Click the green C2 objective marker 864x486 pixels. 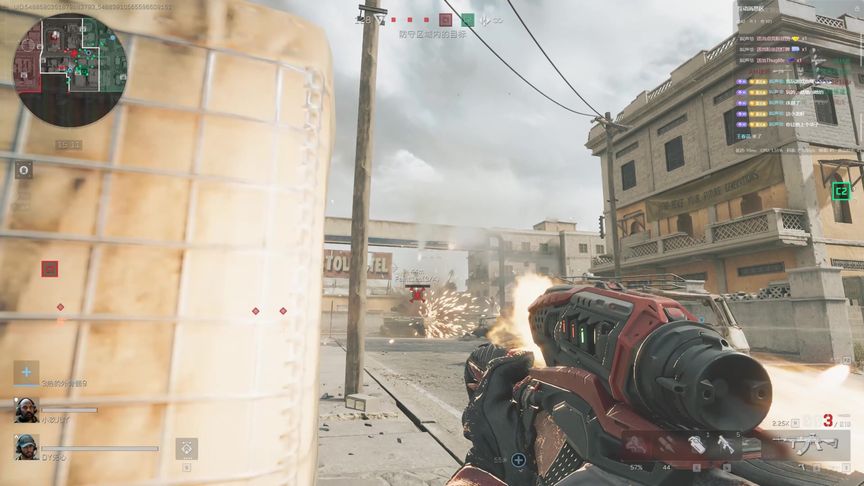pyautogui.click(x=841, y=191)
